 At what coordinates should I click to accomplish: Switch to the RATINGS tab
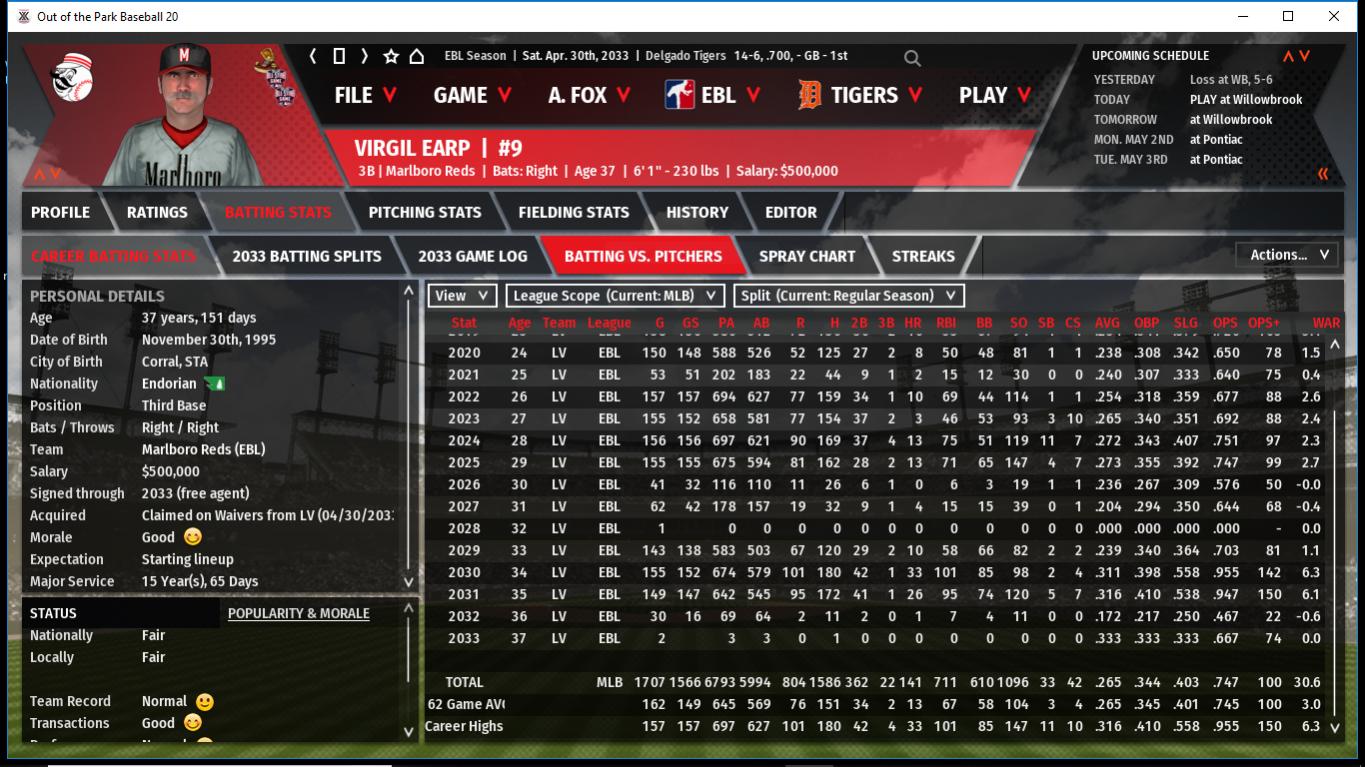(157, 212)
